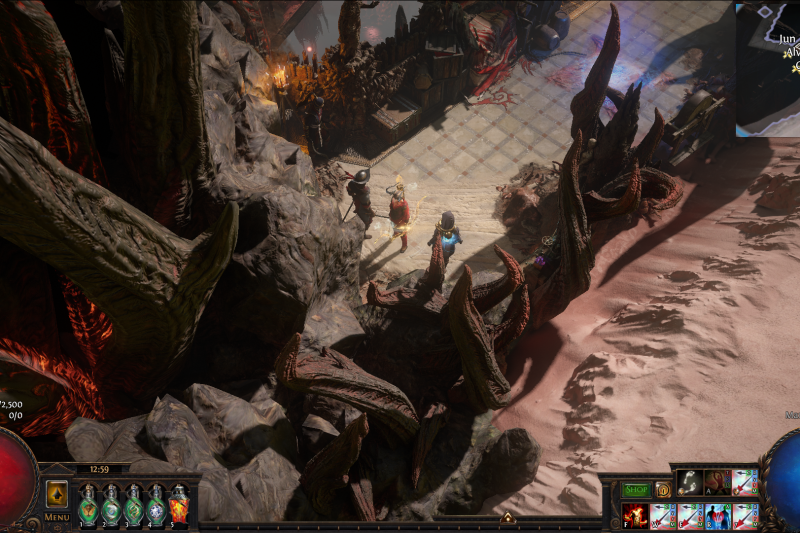Click the gold coin icon beside Shop
This screenshot has height=533, width=800.
(662, 490)
